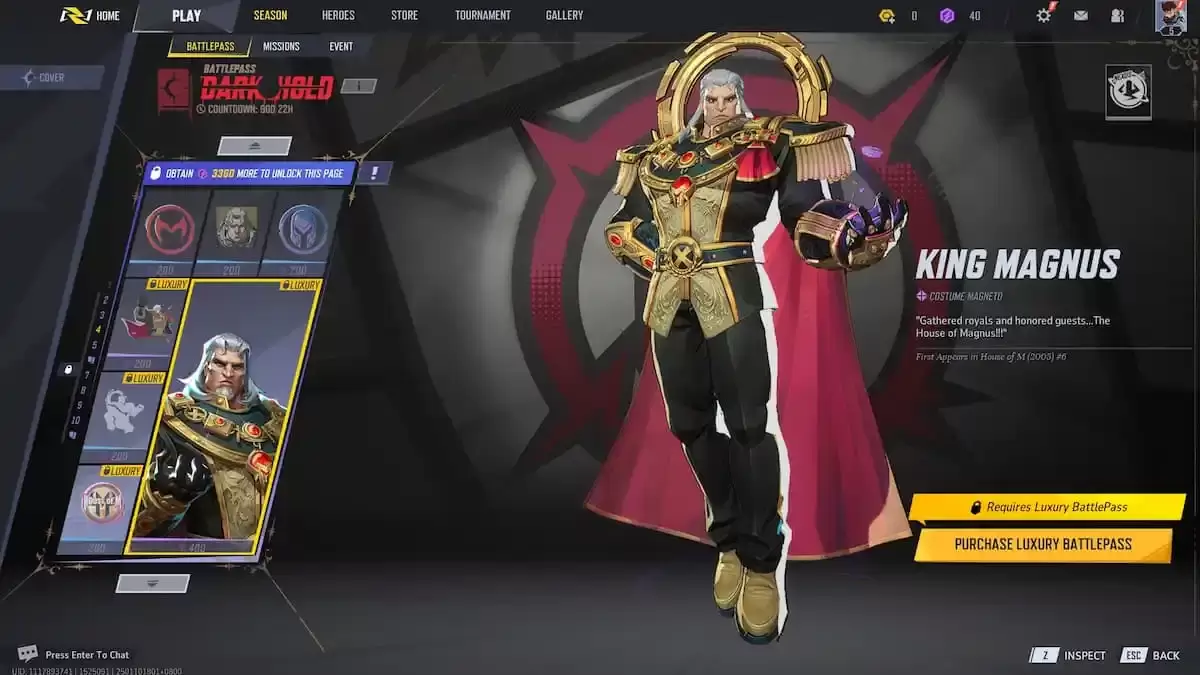Screen dimensions: 1200x675
Task: Open the Store
Action: [404, 15]
